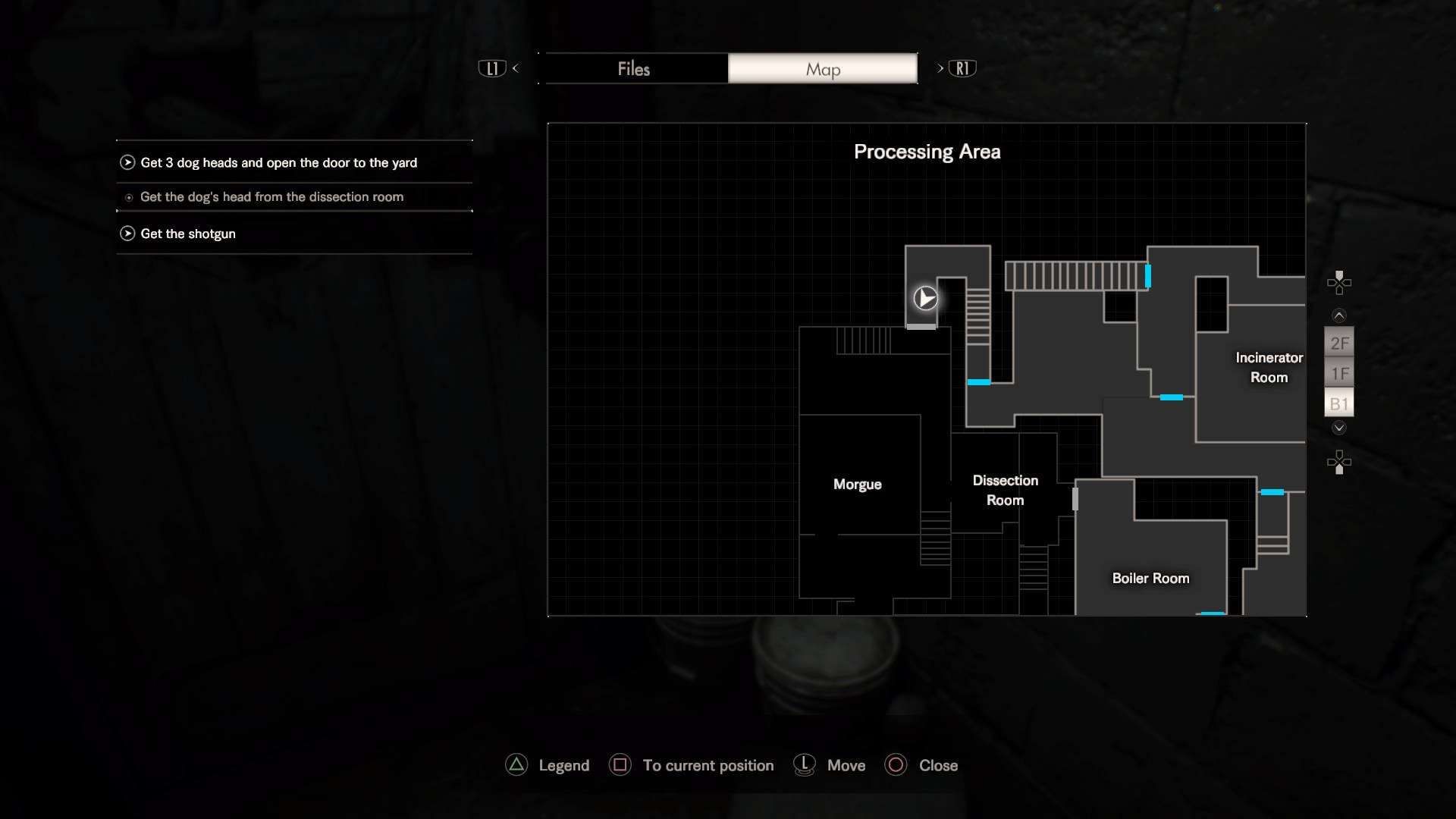The image size is (1456, 819).
Task: Select the Get the shotgun objective
Action: click(x=188, y=234)
